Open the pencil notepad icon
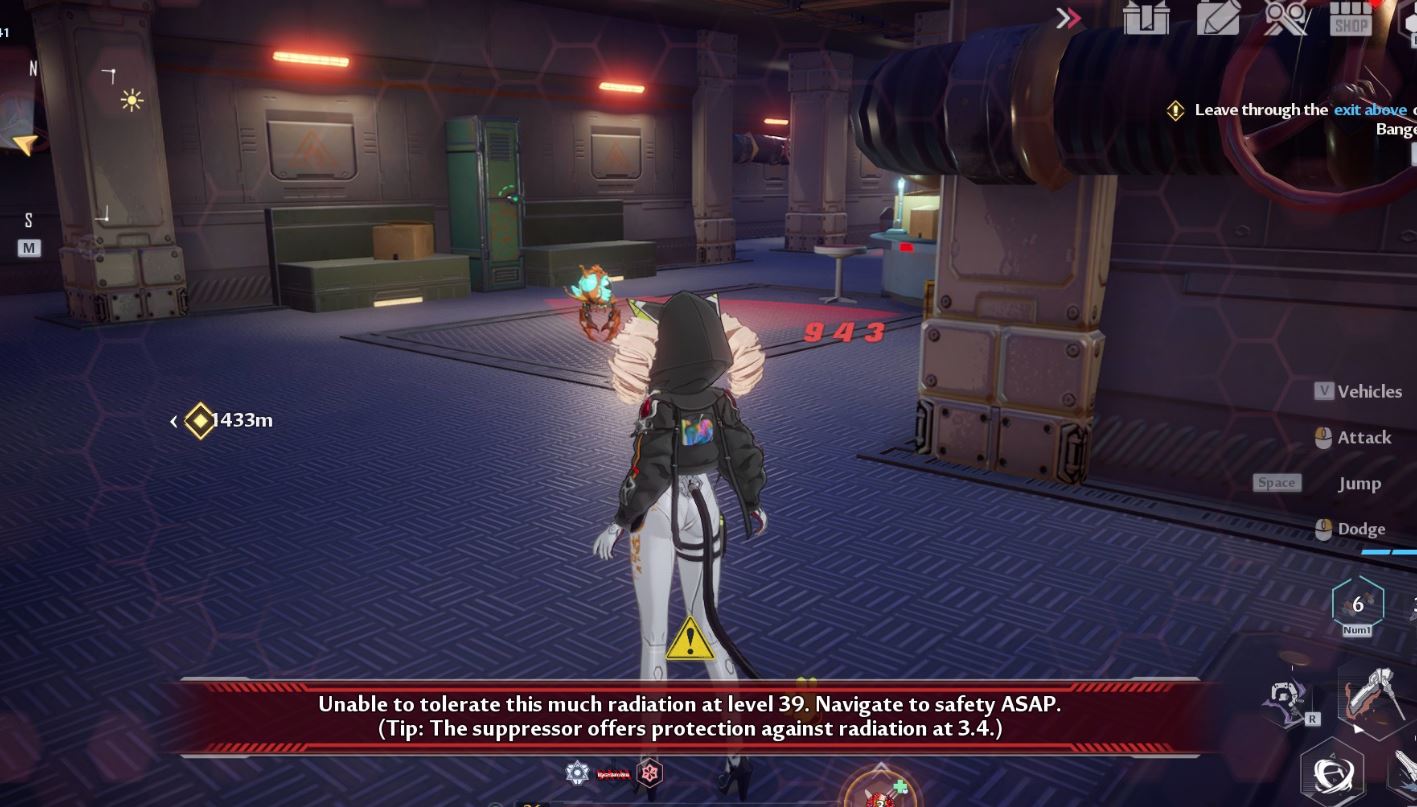This screenshot has width=1417, height=807. tap(1217, 18)
